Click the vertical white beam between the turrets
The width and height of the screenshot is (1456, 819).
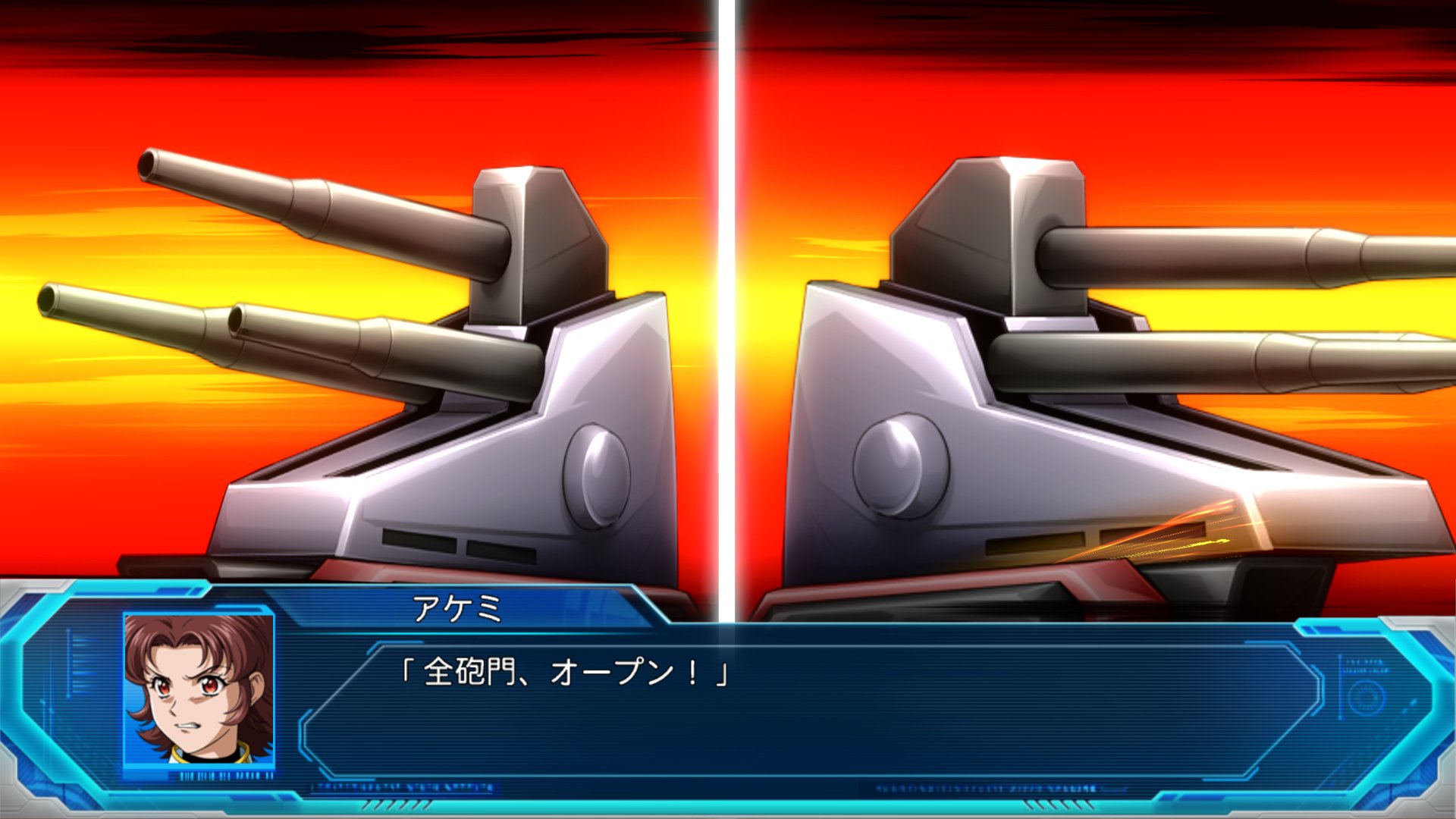[x=728, y=303]
